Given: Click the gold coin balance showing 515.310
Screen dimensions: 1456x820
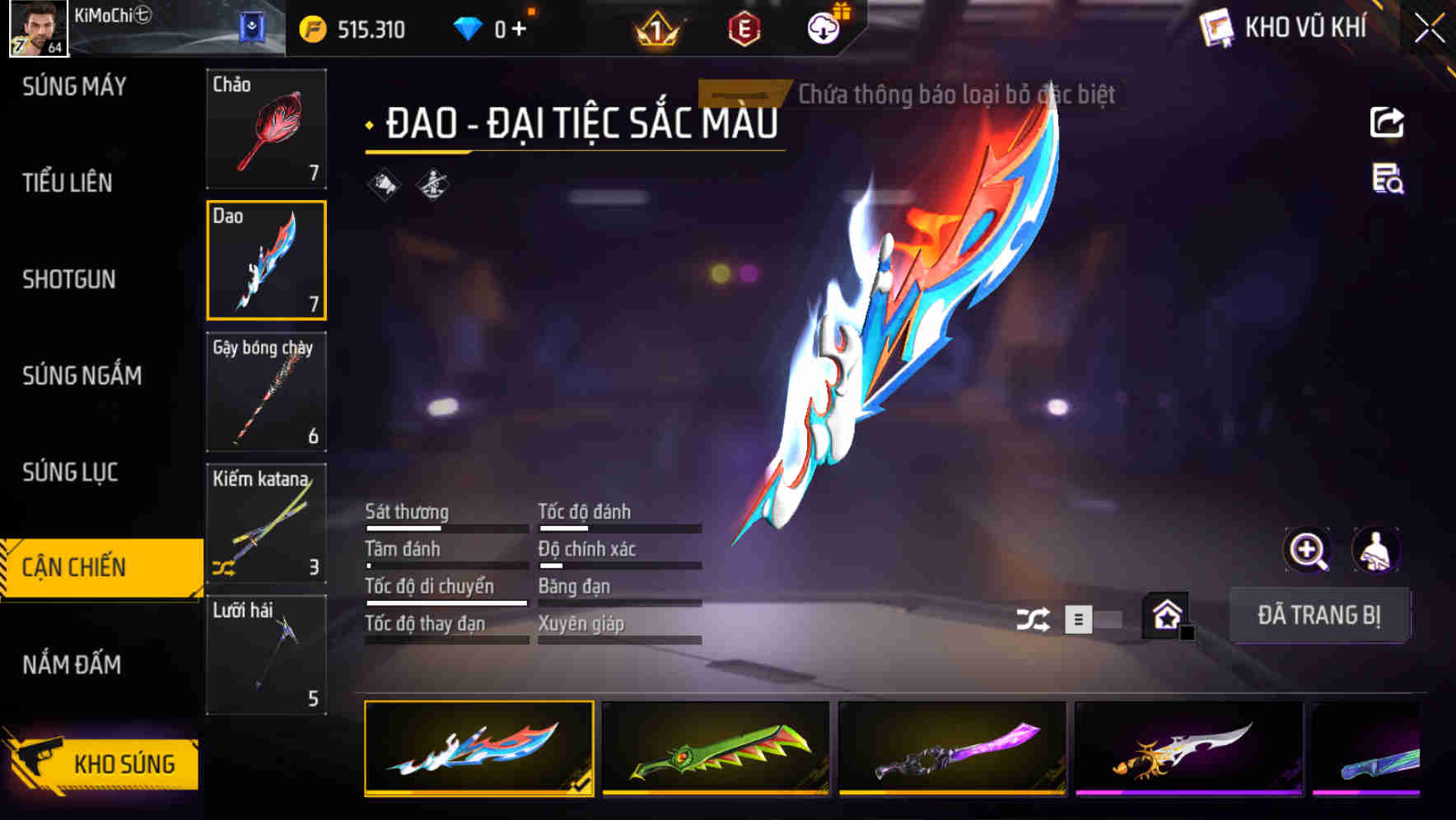Looking at the screenshot, I should (346, 27).
